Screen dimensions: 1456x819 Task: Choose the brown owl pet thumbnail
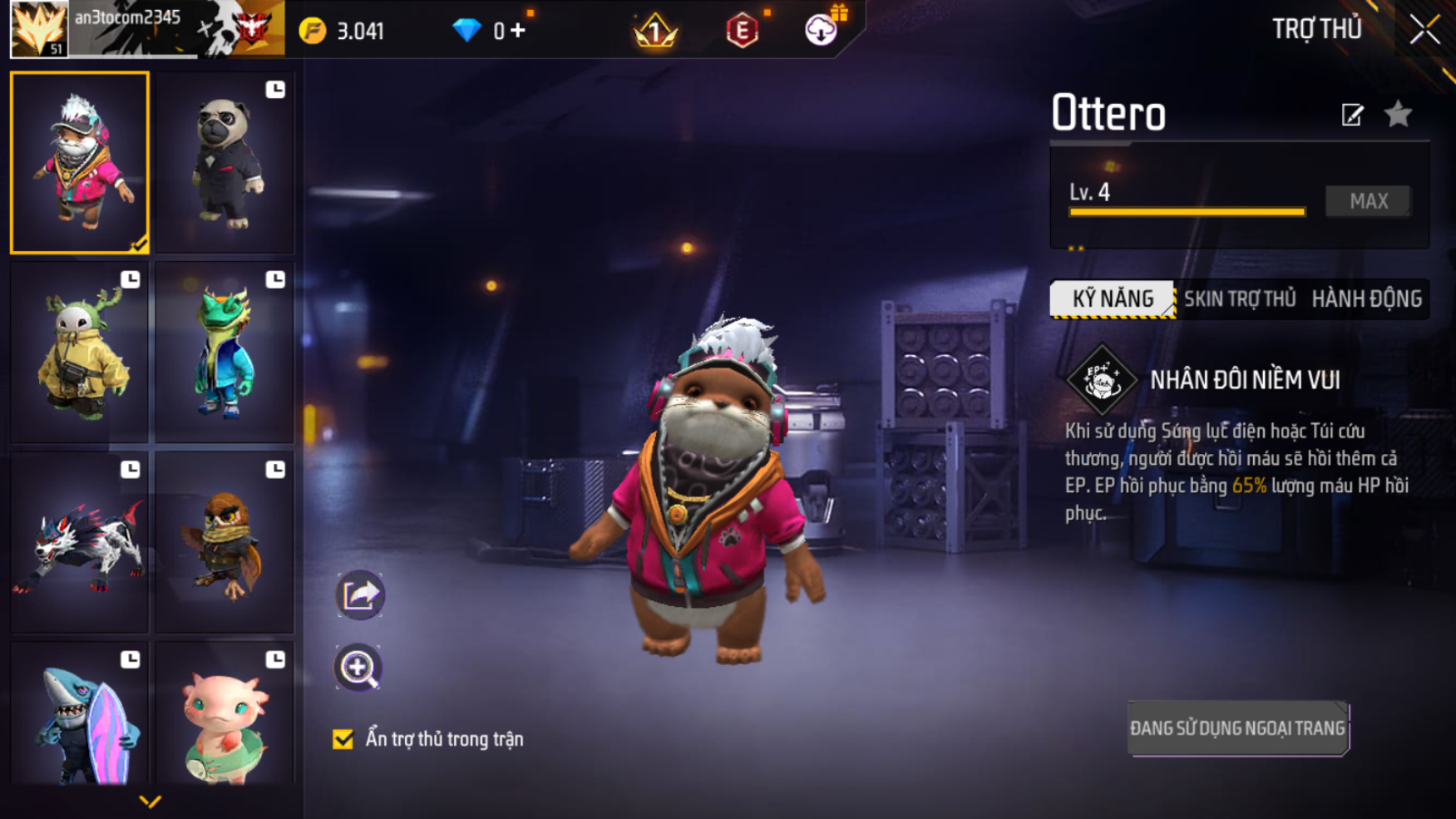225,542
